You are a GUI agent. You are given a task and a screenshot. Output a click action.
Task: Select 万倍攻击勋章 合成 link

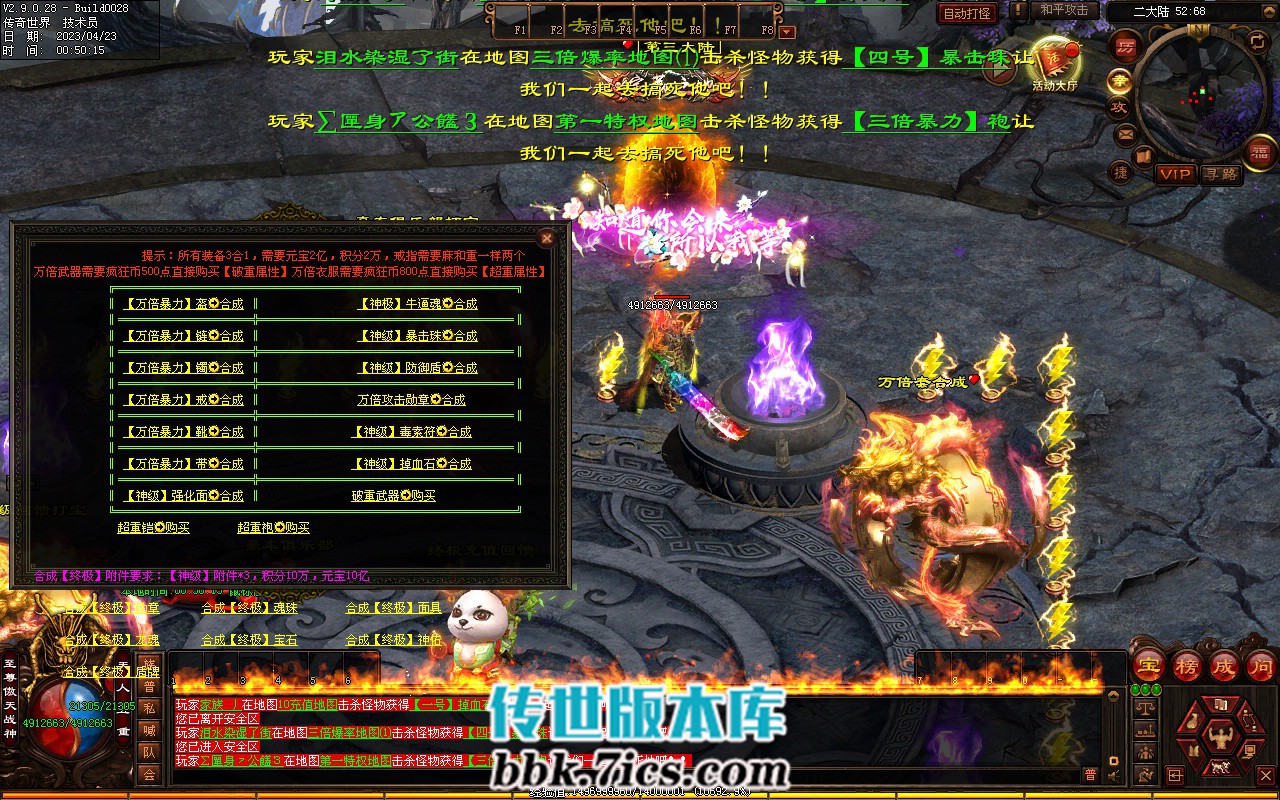[x=411, y=400]
